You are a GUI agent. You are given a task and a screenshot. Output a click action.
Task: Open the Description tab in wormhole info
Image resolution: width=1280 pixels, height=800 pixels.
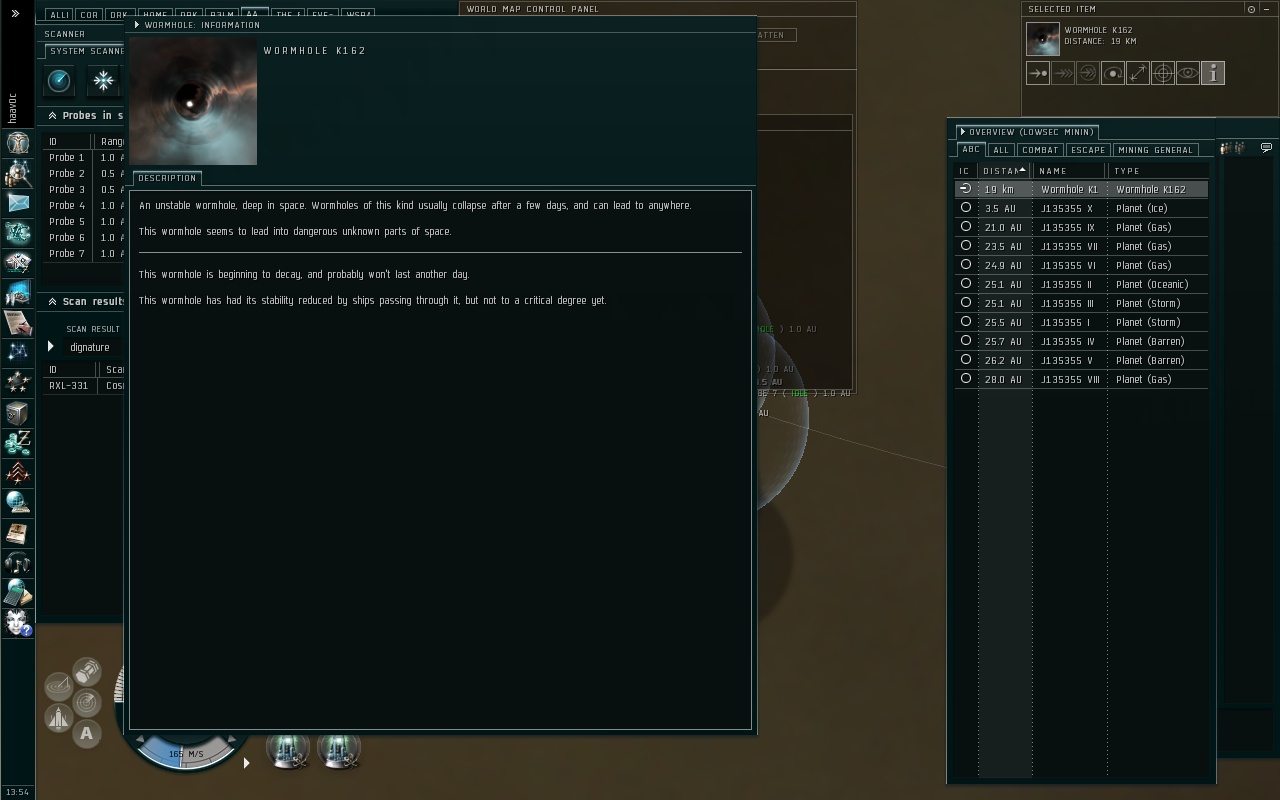[167, 178]
